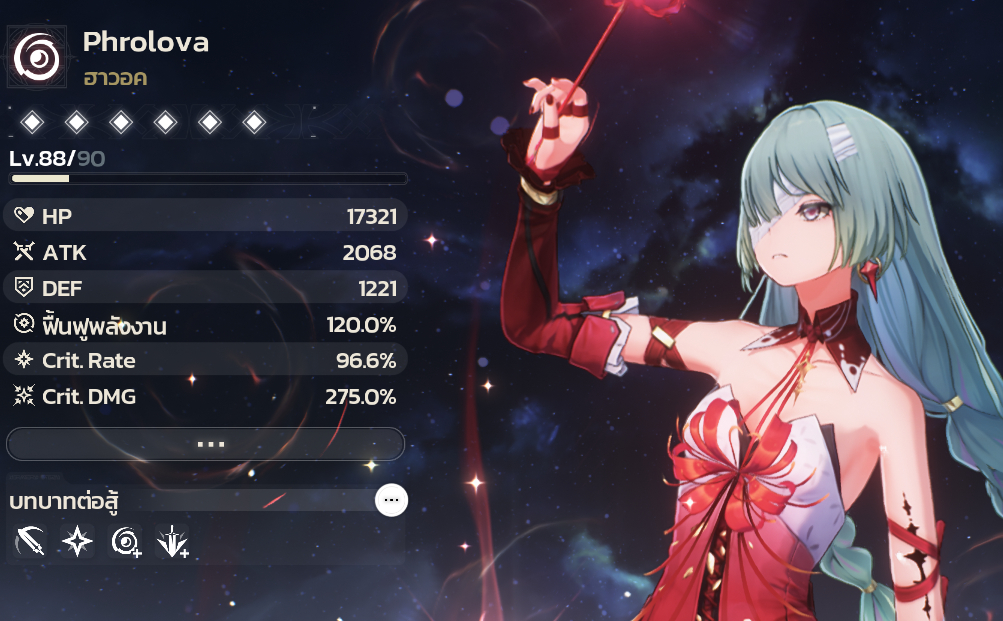
Task: Select the downward blade with plus role icon
Action: (x=172, y=542)
